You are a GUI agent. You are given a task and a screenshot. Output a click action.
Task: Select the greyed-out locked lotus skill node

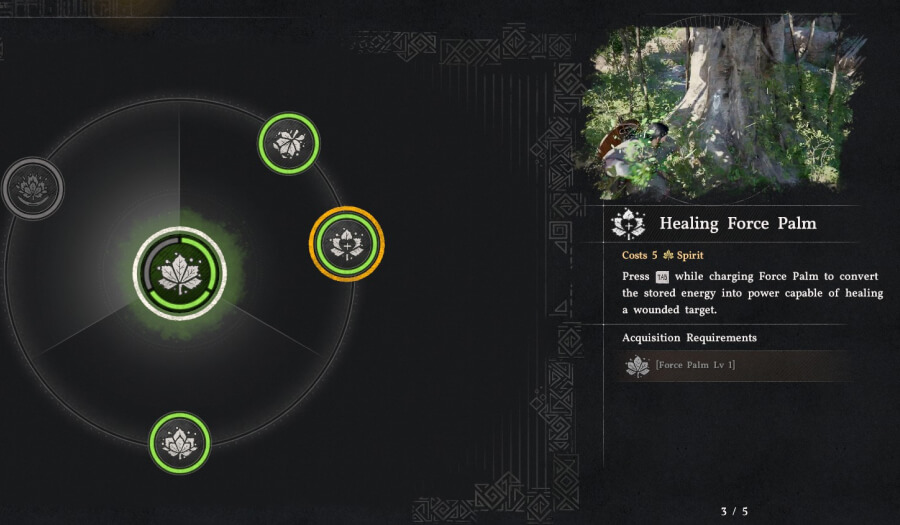point(32,187)
